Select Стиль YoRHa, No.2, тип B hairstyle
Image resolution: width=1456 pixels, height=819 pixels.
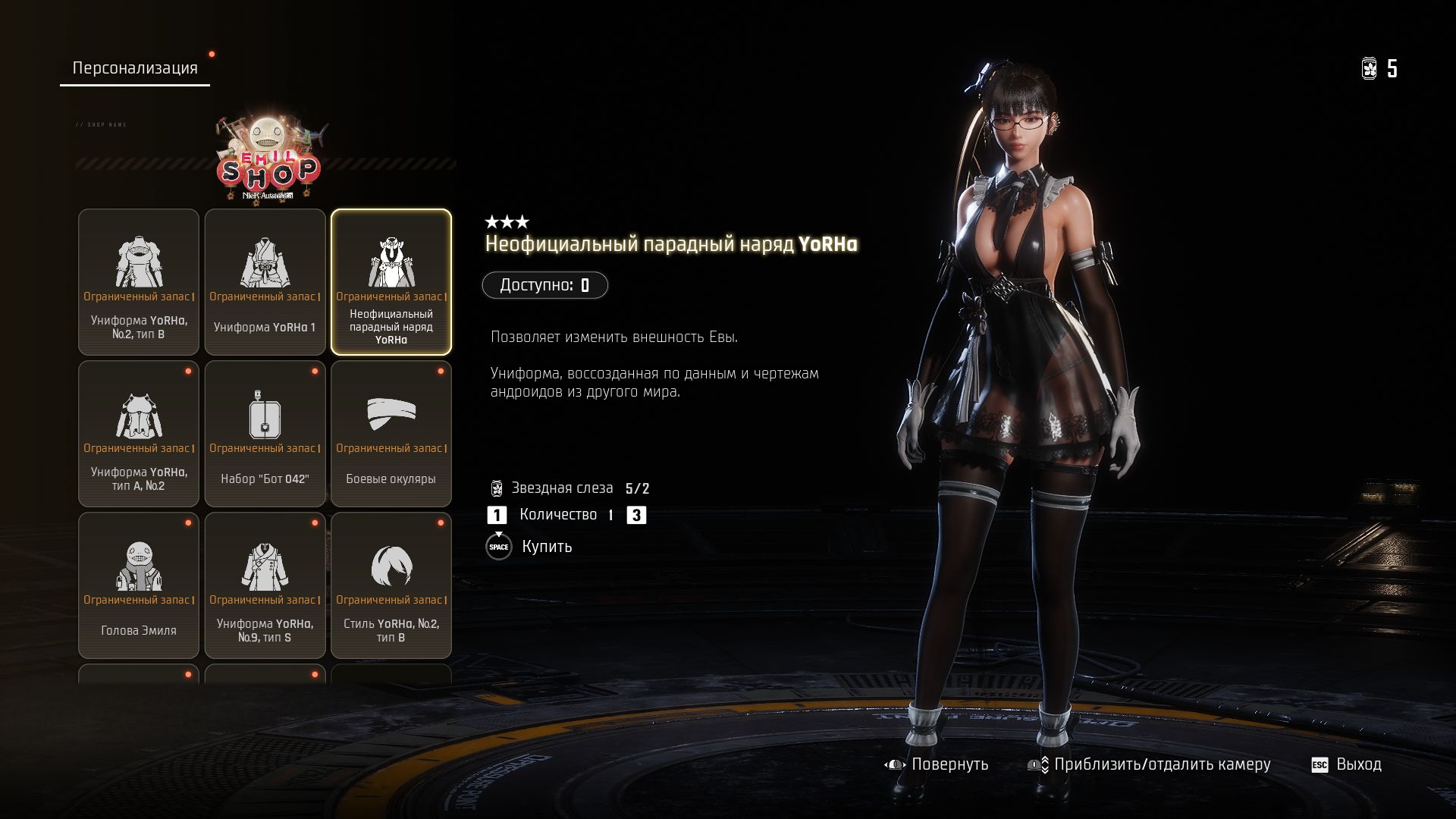coord(391,585)
